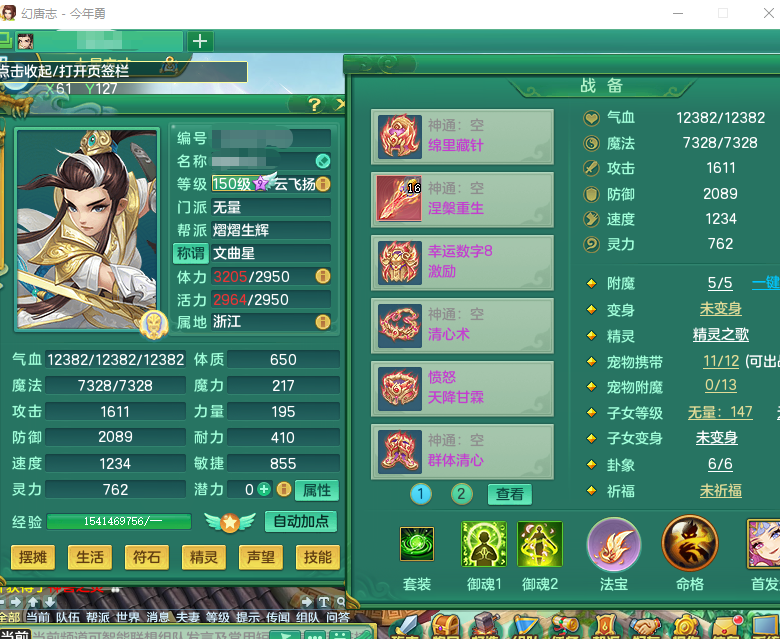Open the 生活 life skills panel

[x=90, y=558]
